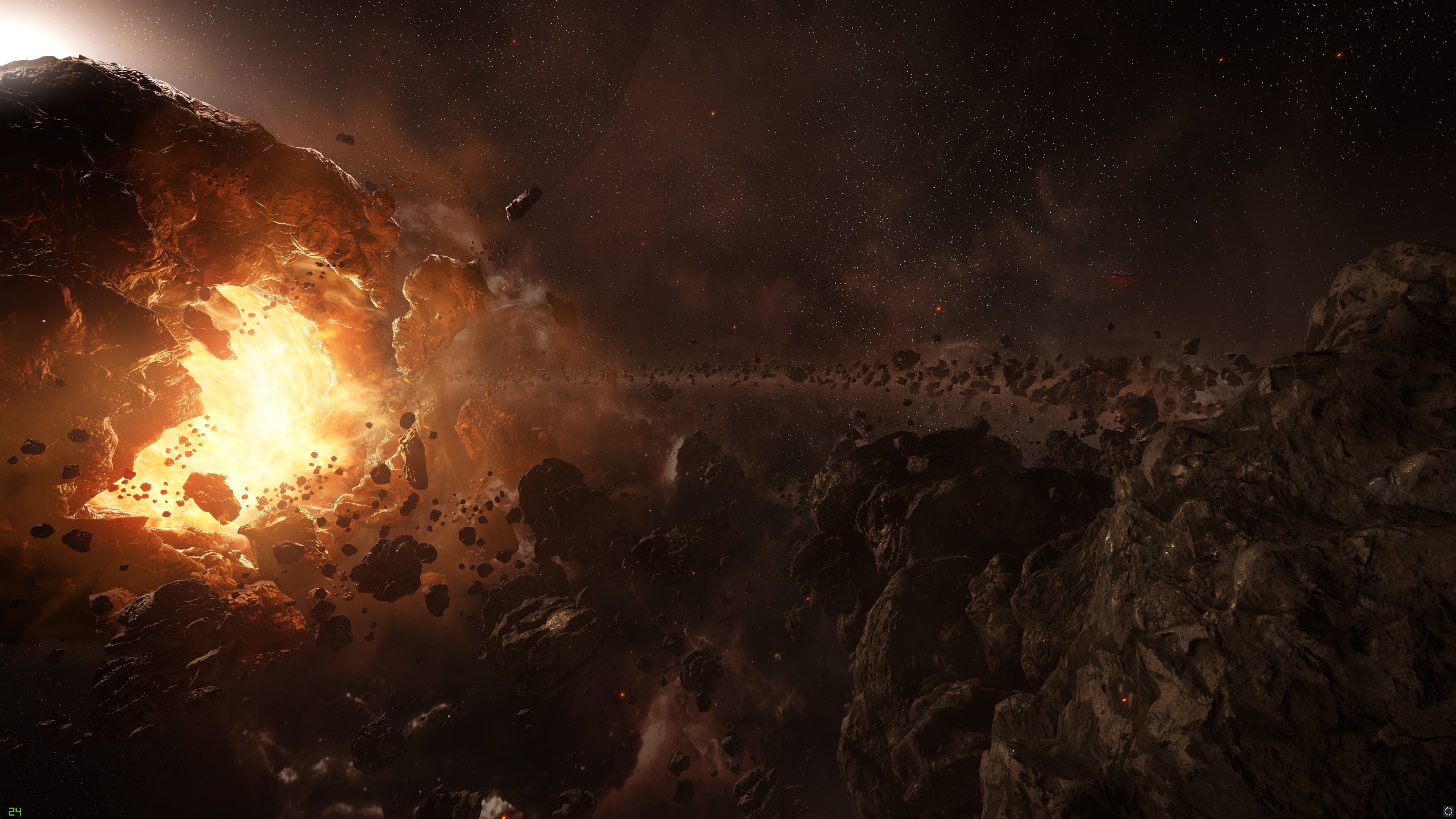Screen dimensions: 1456x819
Task: Click the circular arrows sync icon
Action: click(x=1448, y=812)
